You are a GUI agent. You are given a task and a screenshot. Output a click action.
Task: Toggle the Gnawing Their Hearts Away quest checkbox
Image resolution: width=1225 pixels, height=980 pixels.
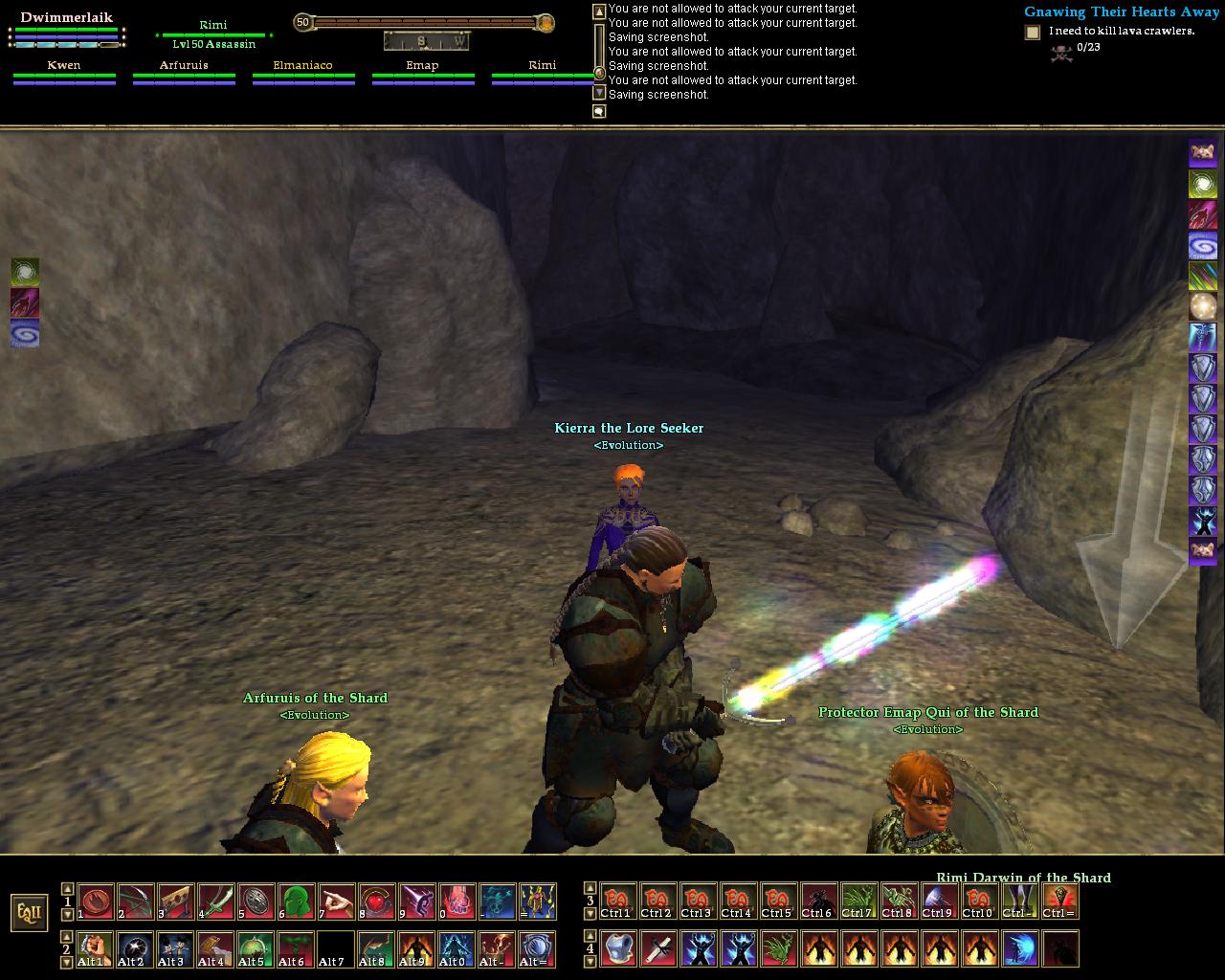pos(1033,33)
